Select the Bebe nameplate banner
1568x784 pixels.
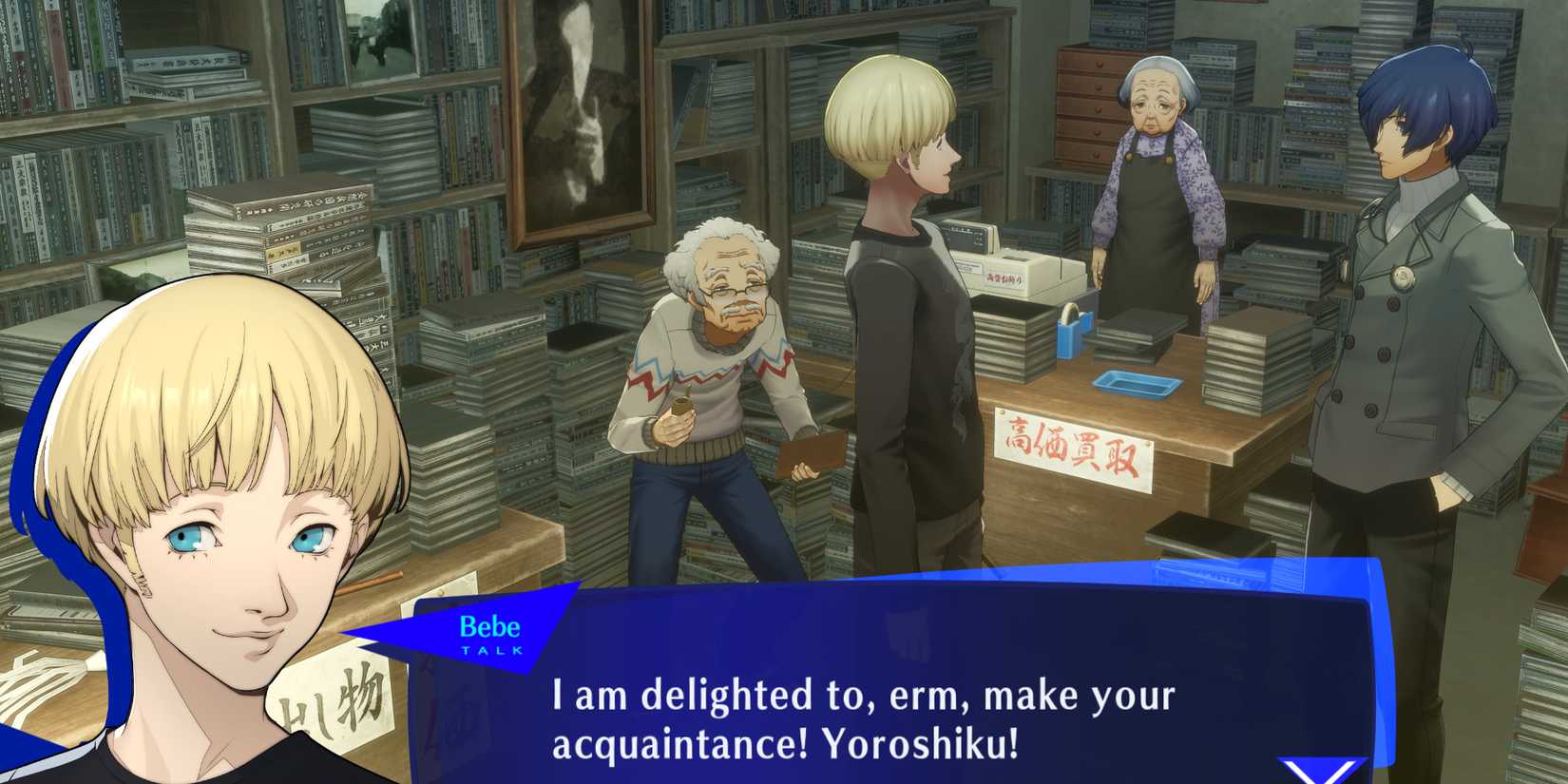(492, 629)
